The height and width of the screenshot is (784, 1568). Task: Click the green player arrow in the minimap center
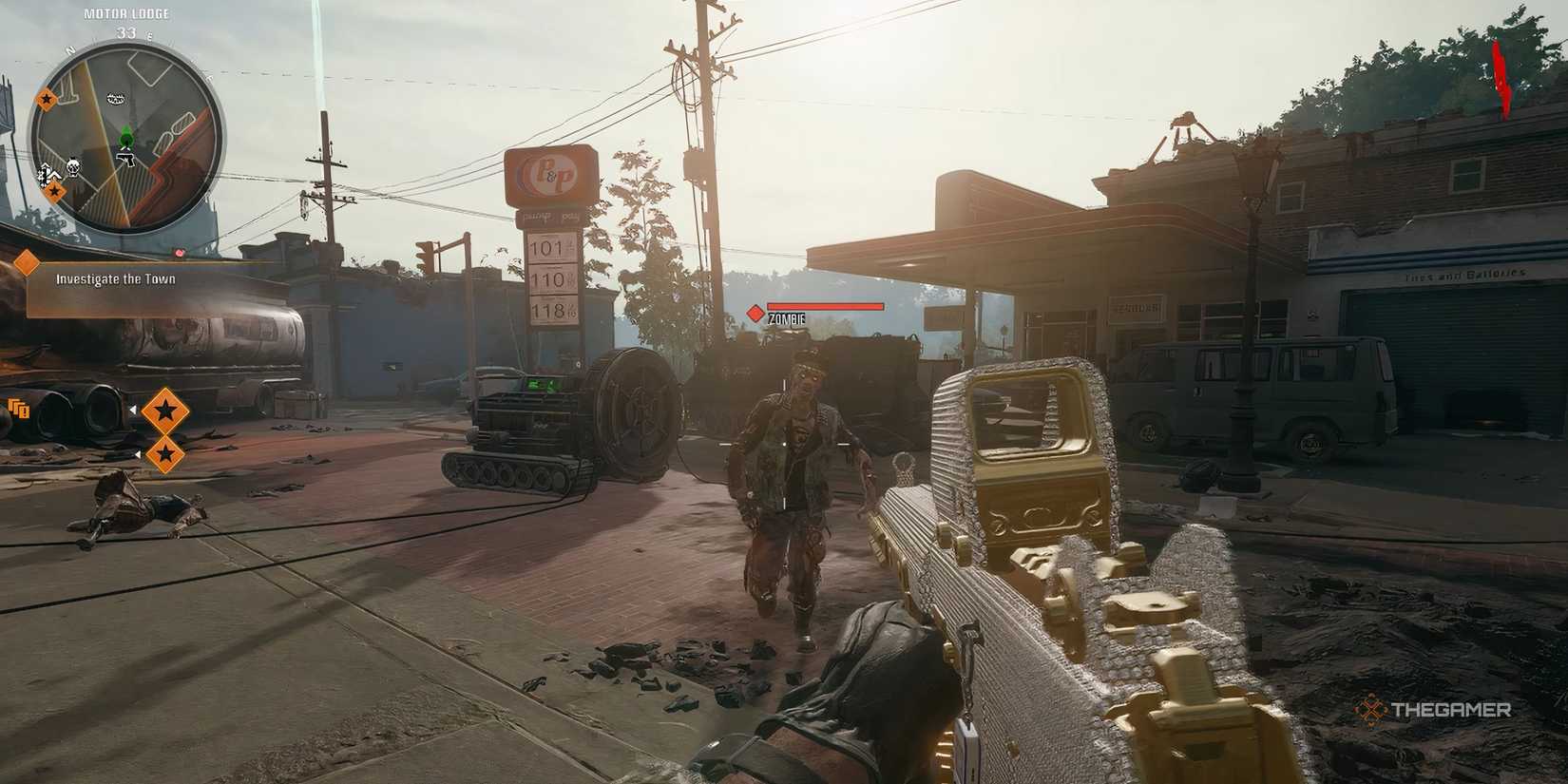coord(126,138)
